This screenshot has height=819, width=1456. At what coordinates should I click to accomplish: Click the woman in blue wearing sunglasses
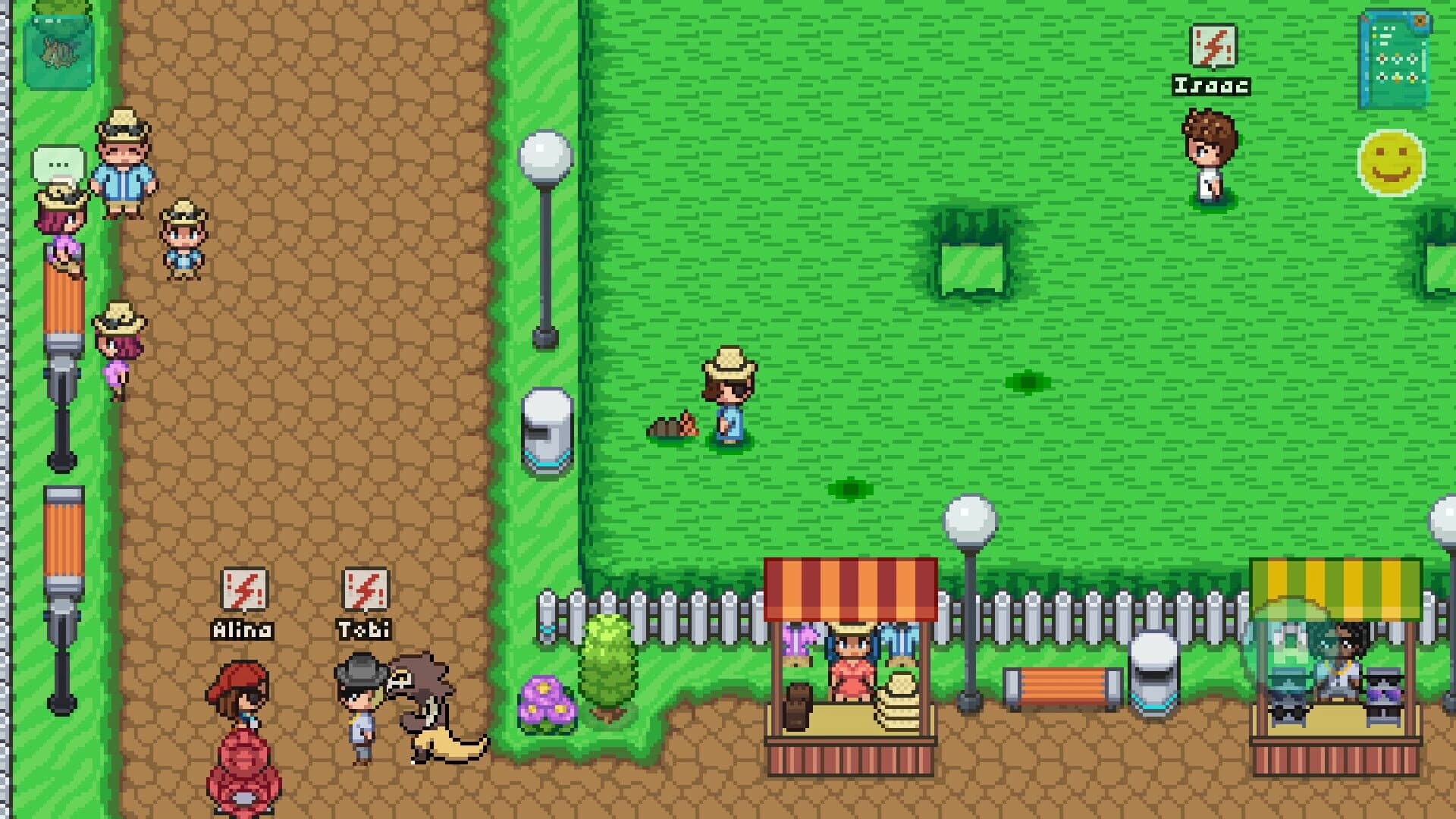tap(726, 402)
